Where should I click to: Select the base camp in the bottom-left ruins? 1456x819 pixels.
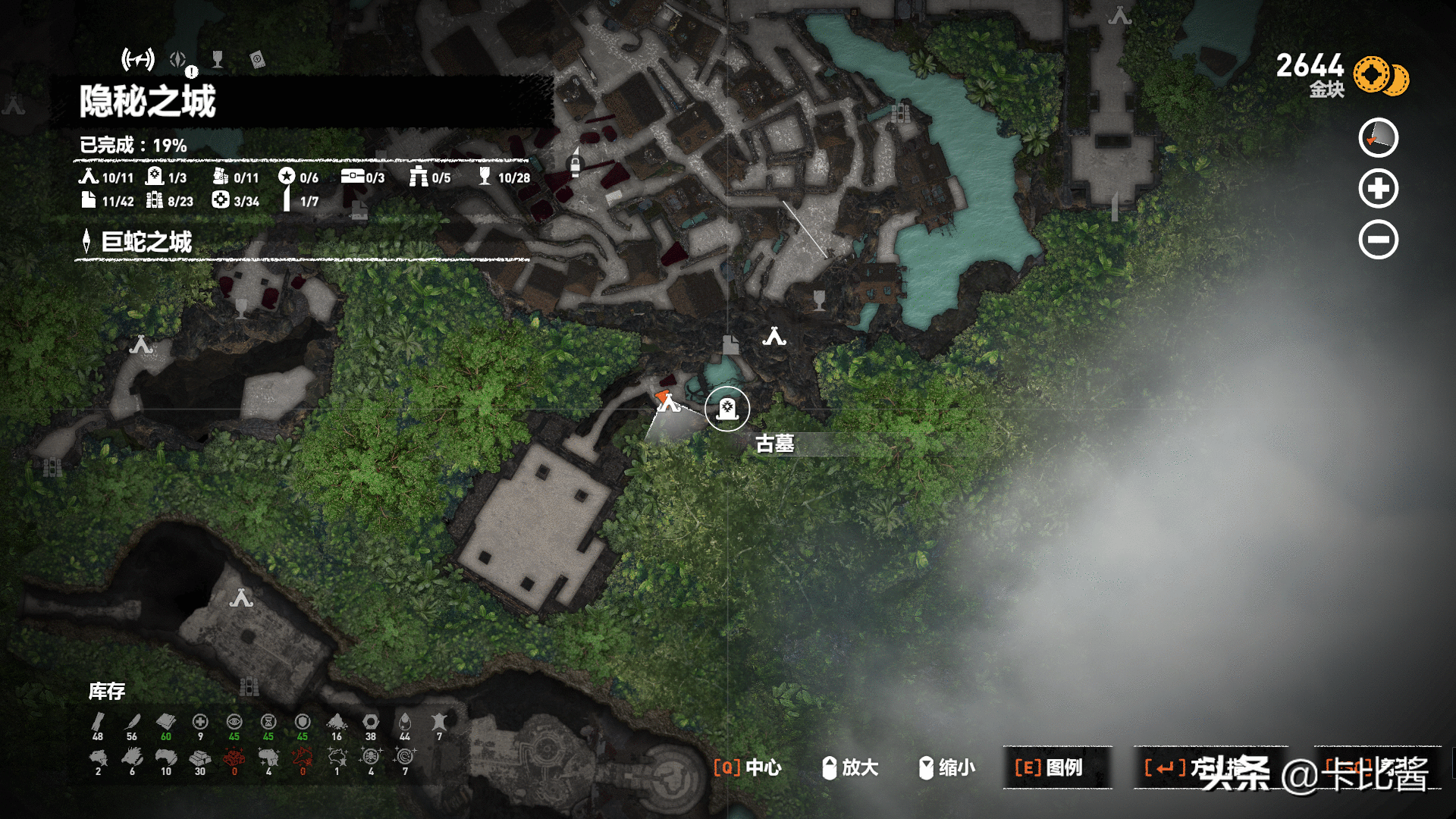point(241,599)
